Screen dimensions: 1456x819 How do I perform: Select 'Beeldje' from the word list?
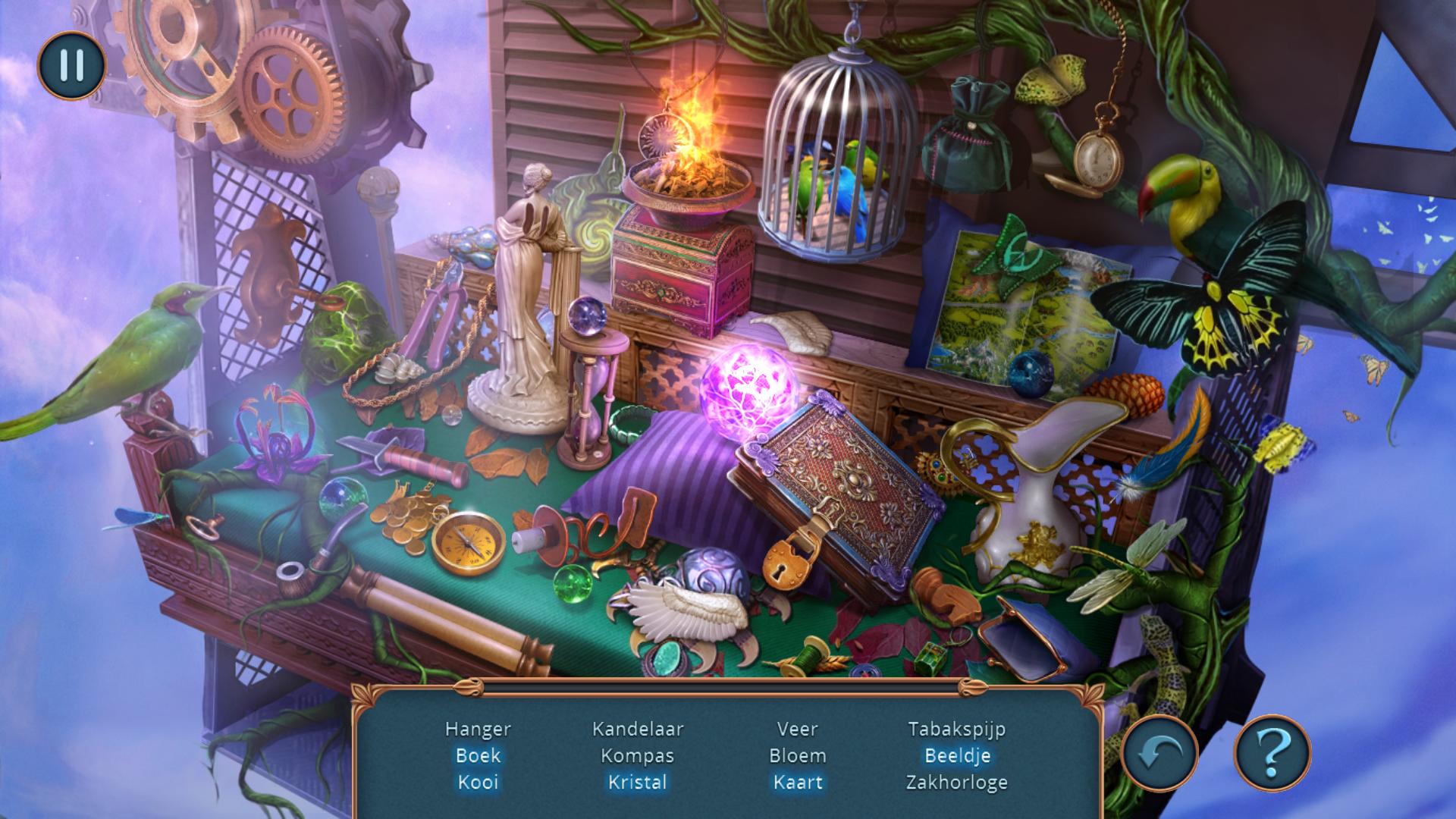957,755
